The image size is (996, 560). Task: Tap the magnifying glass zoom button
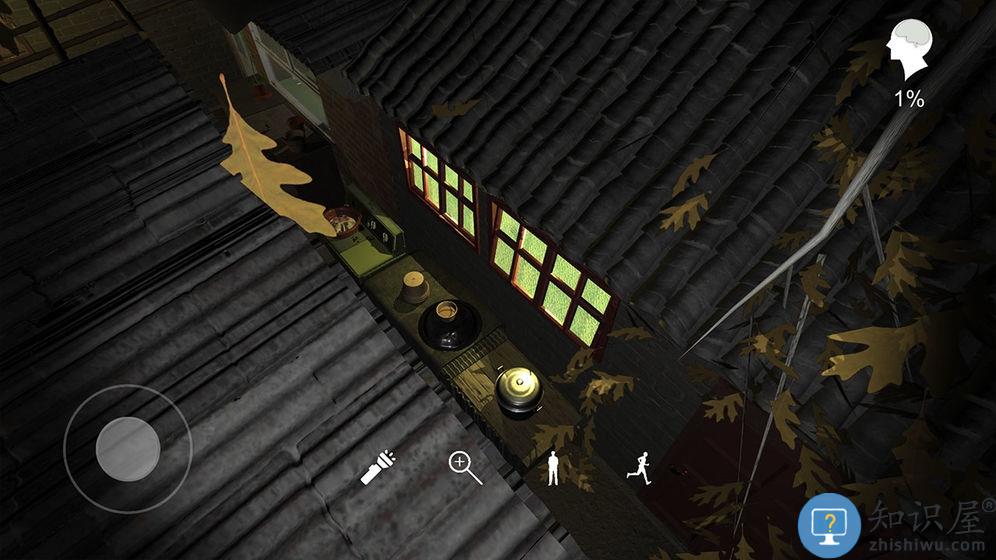pyautogui.click(x=465, y=467)
